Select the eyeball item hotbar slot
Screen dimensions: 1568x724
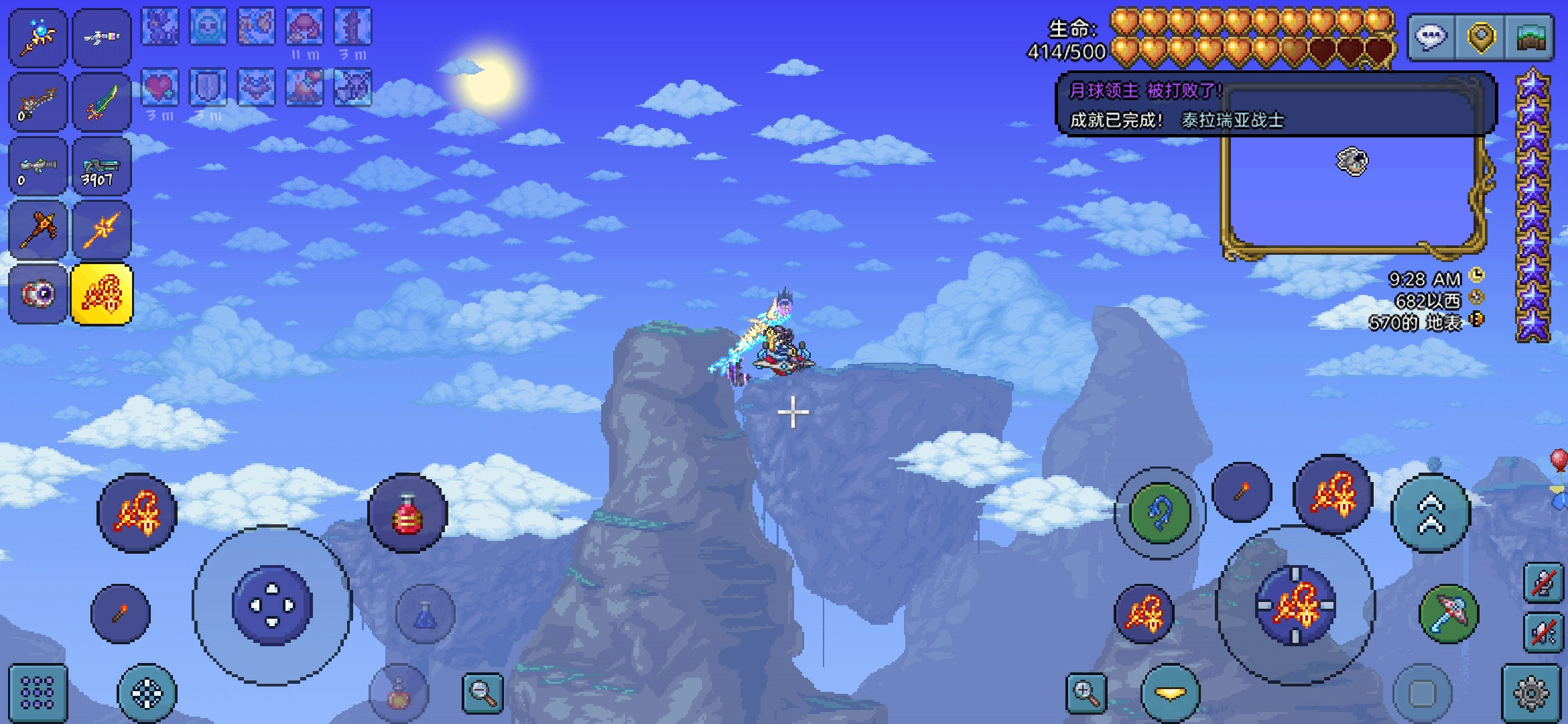tap(38, 294)
